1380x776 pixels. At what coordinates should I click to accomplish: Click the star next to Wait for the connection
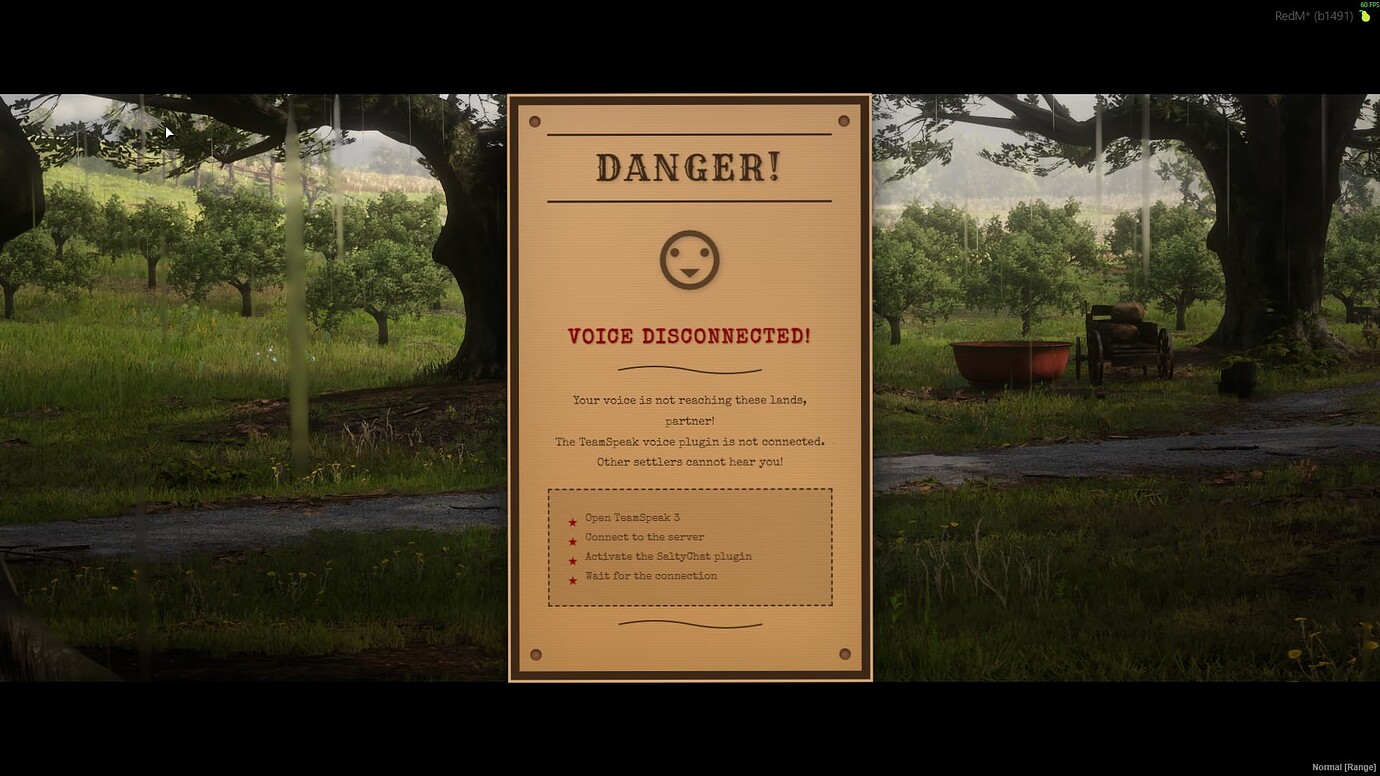(572, 580)
